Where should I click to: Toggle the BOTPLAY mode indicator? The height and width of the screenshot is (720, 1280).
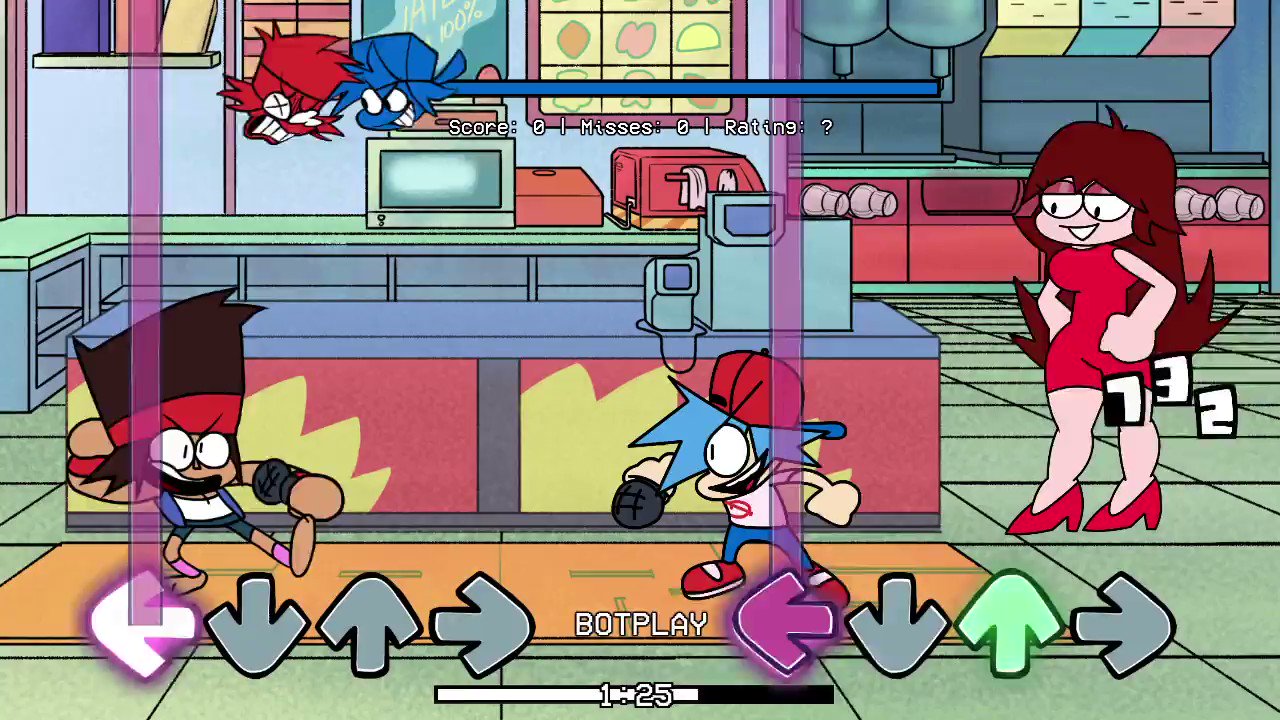click(x=641, y=624)
